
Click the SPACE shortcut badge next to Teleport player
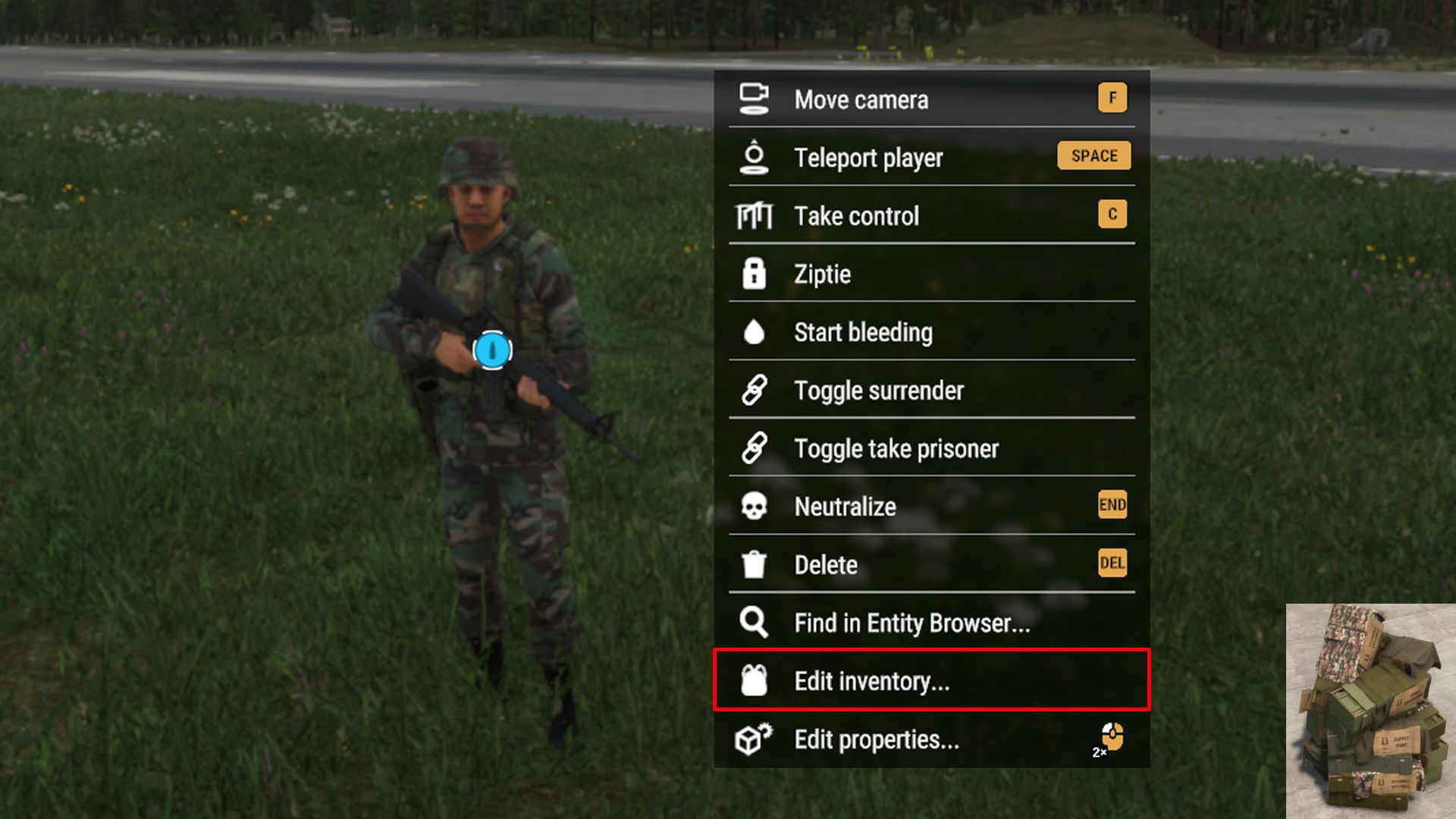pyautogui.click(x=1094, y=155)
